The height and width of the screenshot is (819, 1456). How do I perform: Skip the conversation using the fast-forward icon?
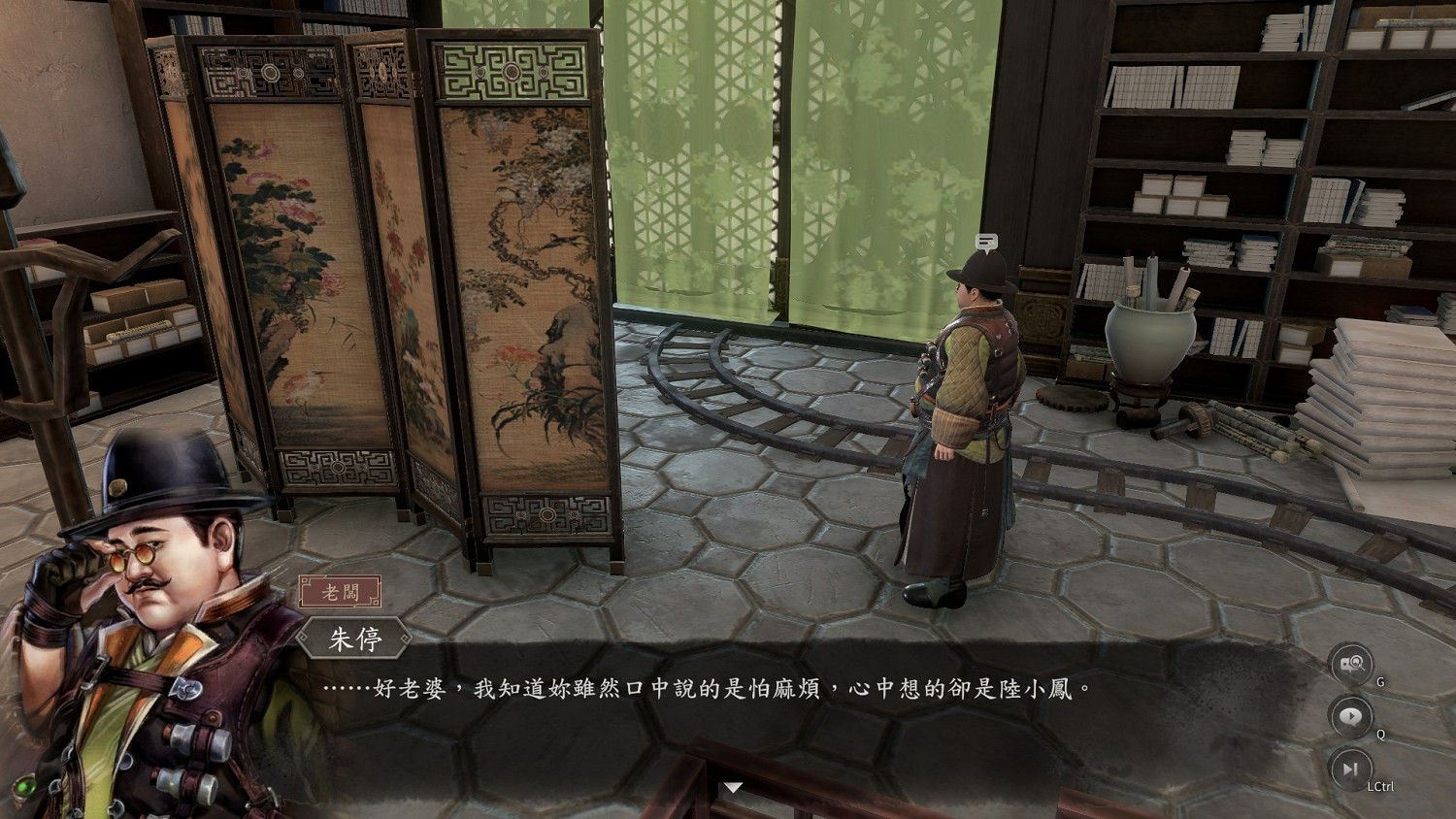click(x=1350, y=771)
